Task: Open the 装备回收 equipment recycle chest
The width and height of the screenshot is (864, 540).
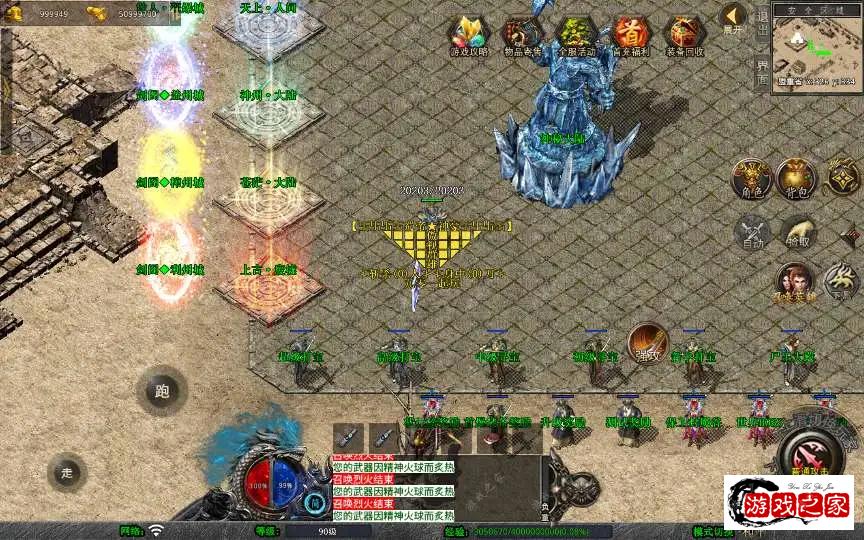Action: coord(684,35)
